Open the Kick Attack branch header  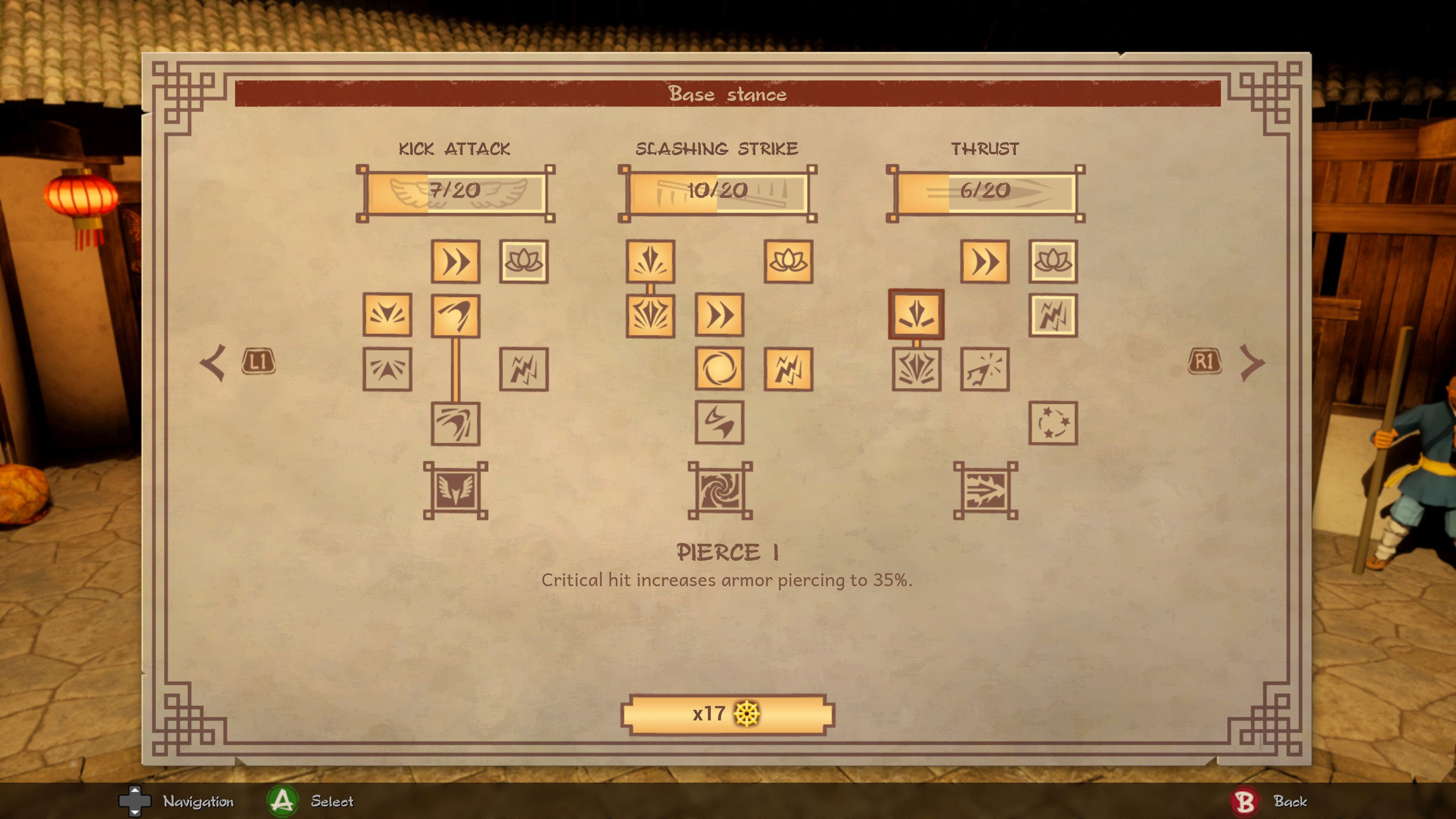[x=455, y=149]
